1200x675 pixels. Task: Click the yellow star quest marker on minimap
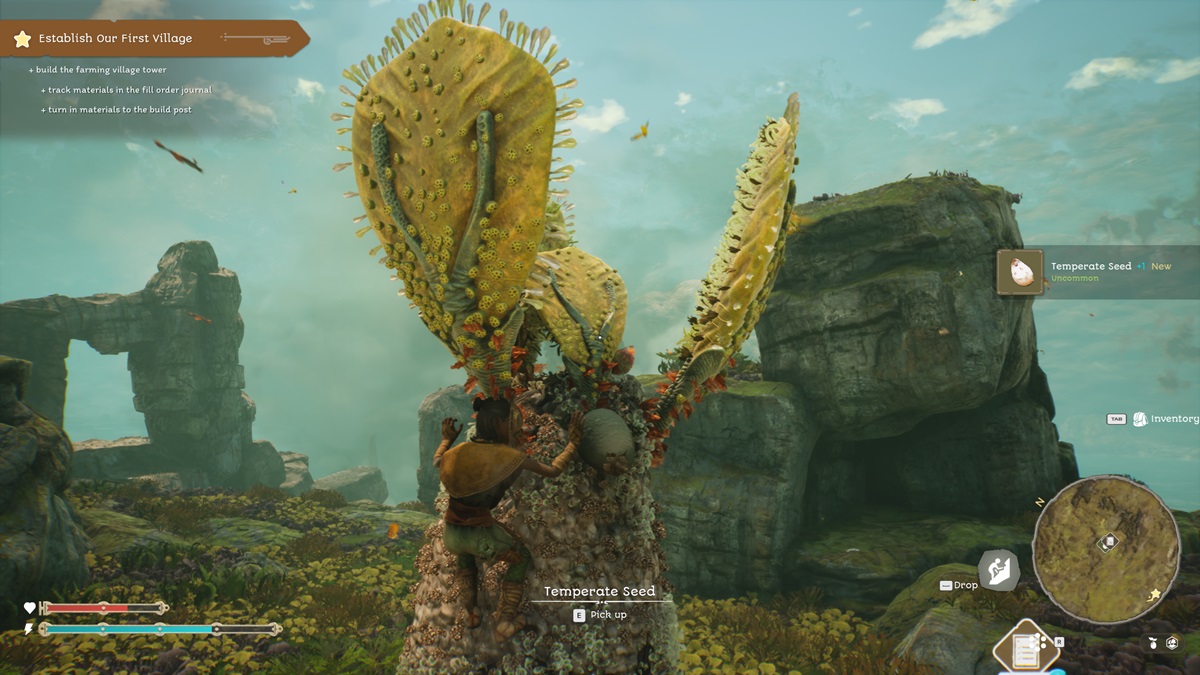[x=1155, y=594]
